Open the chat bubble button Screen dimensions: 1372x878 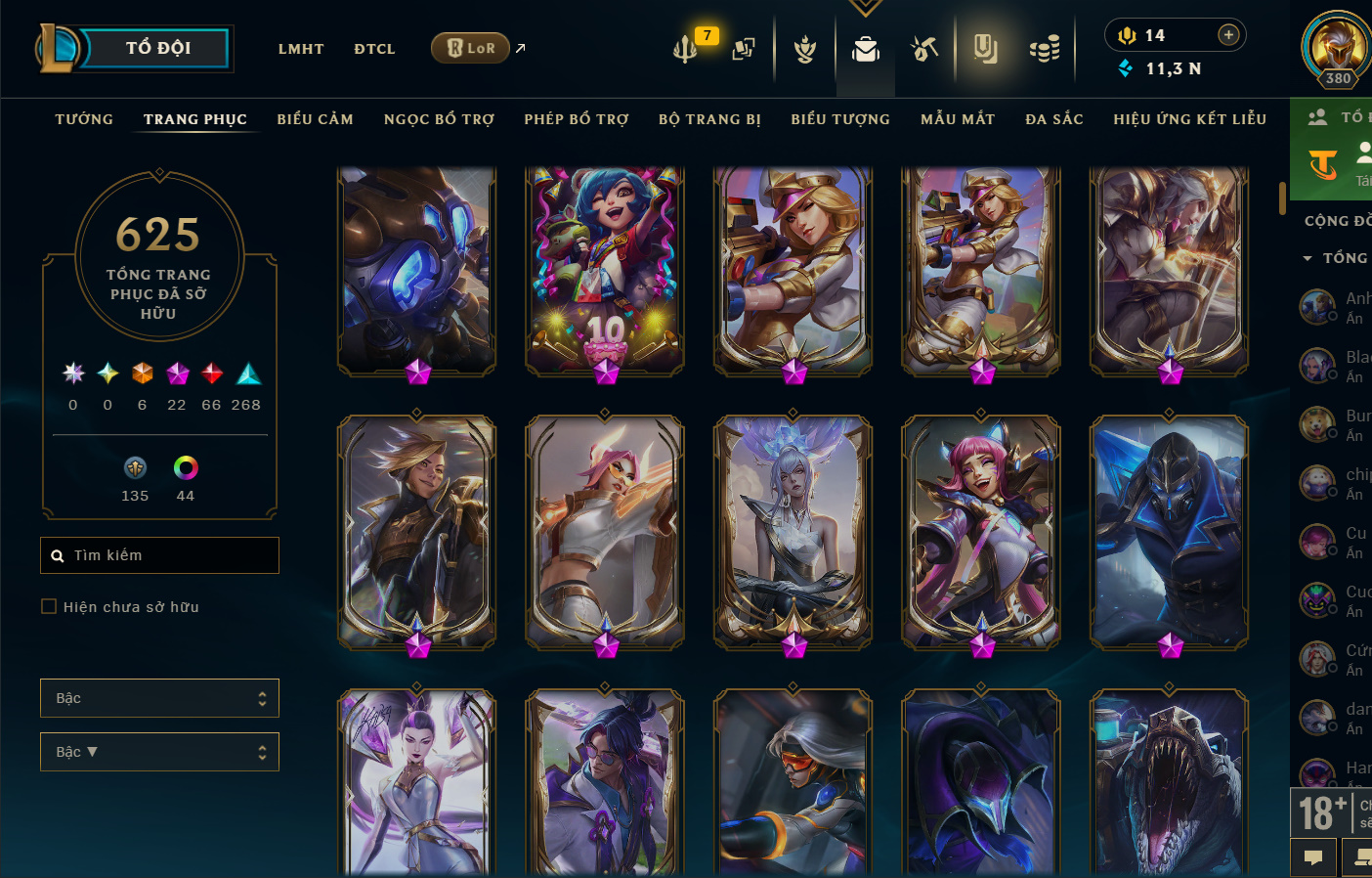(1313, 857)
